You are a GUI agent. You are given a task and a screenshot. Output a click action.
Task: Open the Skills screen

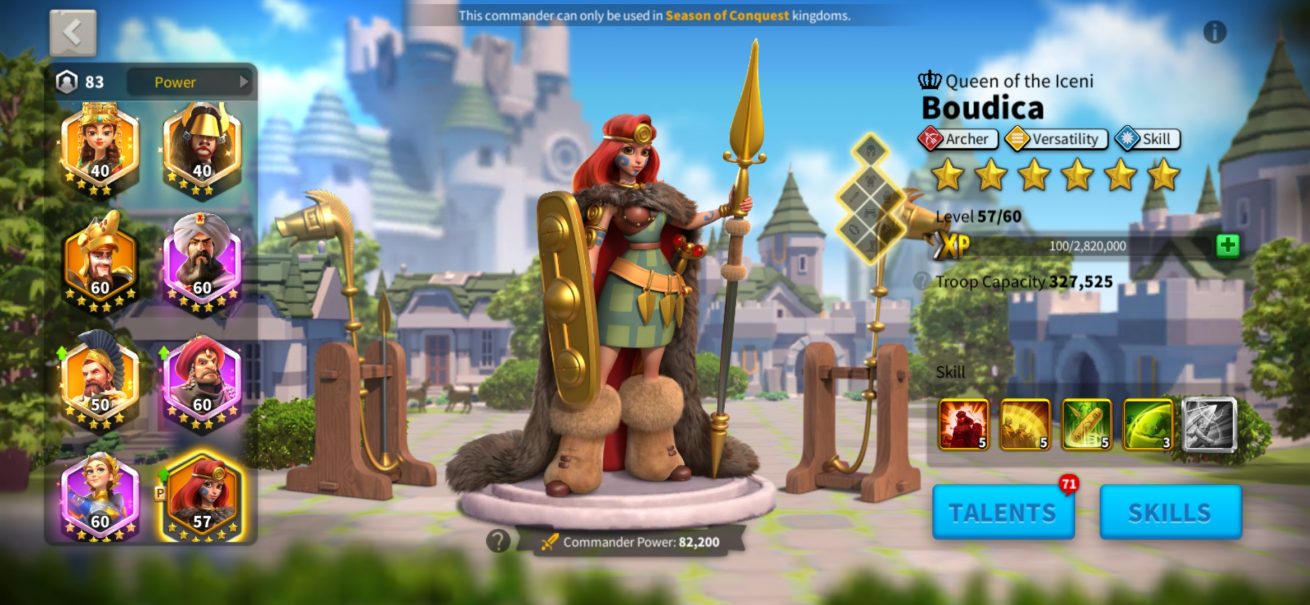pyautogui.click(x=1170, y=512)
